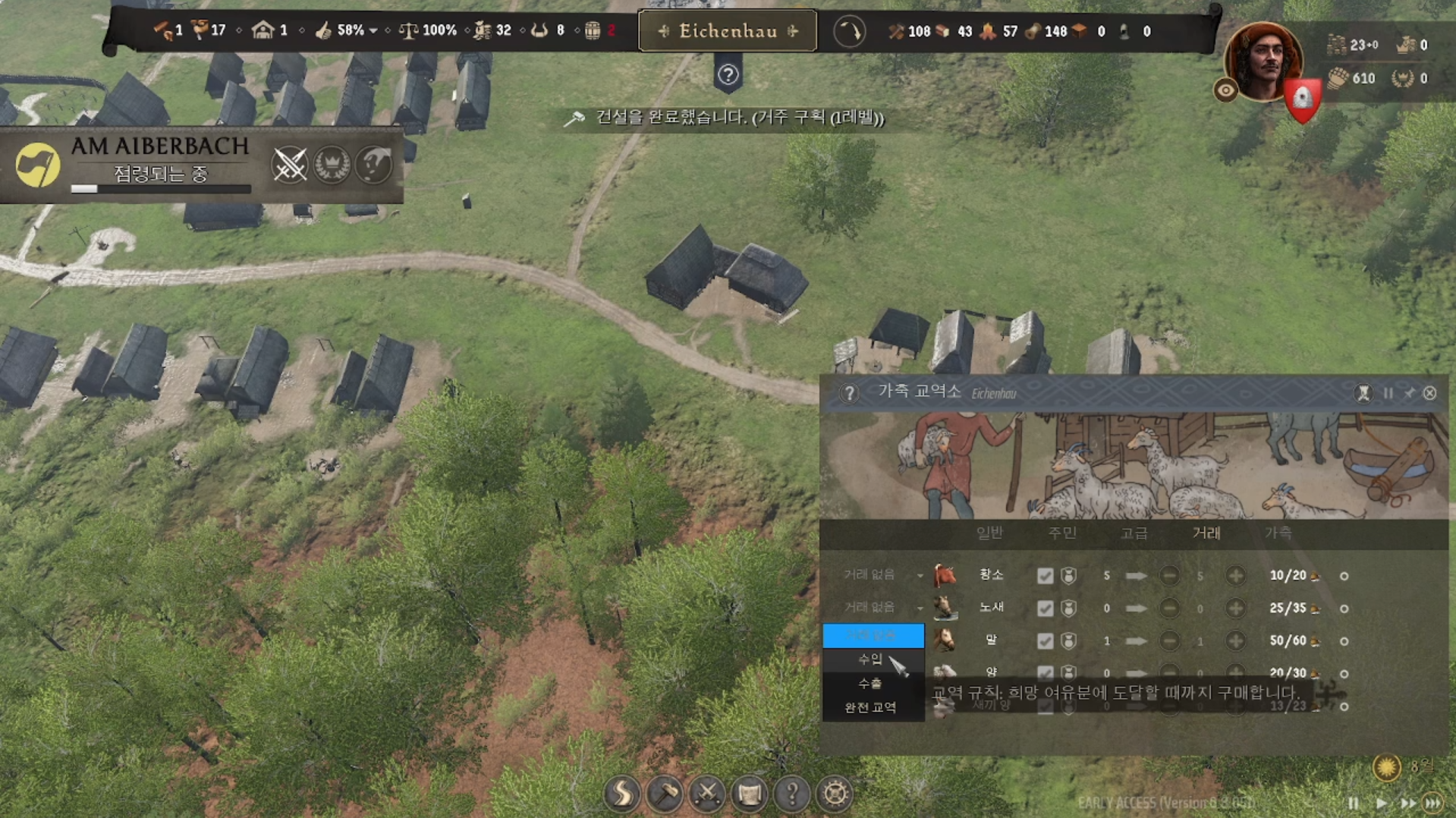Open trade rule dropdown for 황소
Screen dimensions: 1456x818
pyautogui.click(x=880, y=575)
